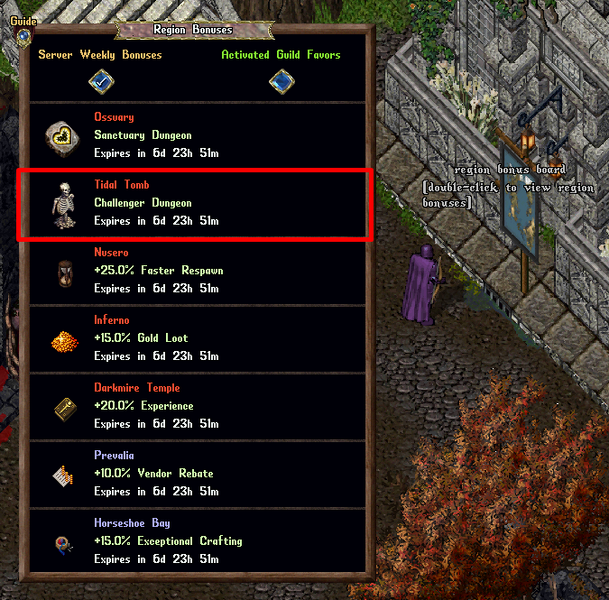Image resolution: width=609 pixels, height=600 pixels.
Task: Select the Inferno Gold Loot bonus
Action: 196,339
